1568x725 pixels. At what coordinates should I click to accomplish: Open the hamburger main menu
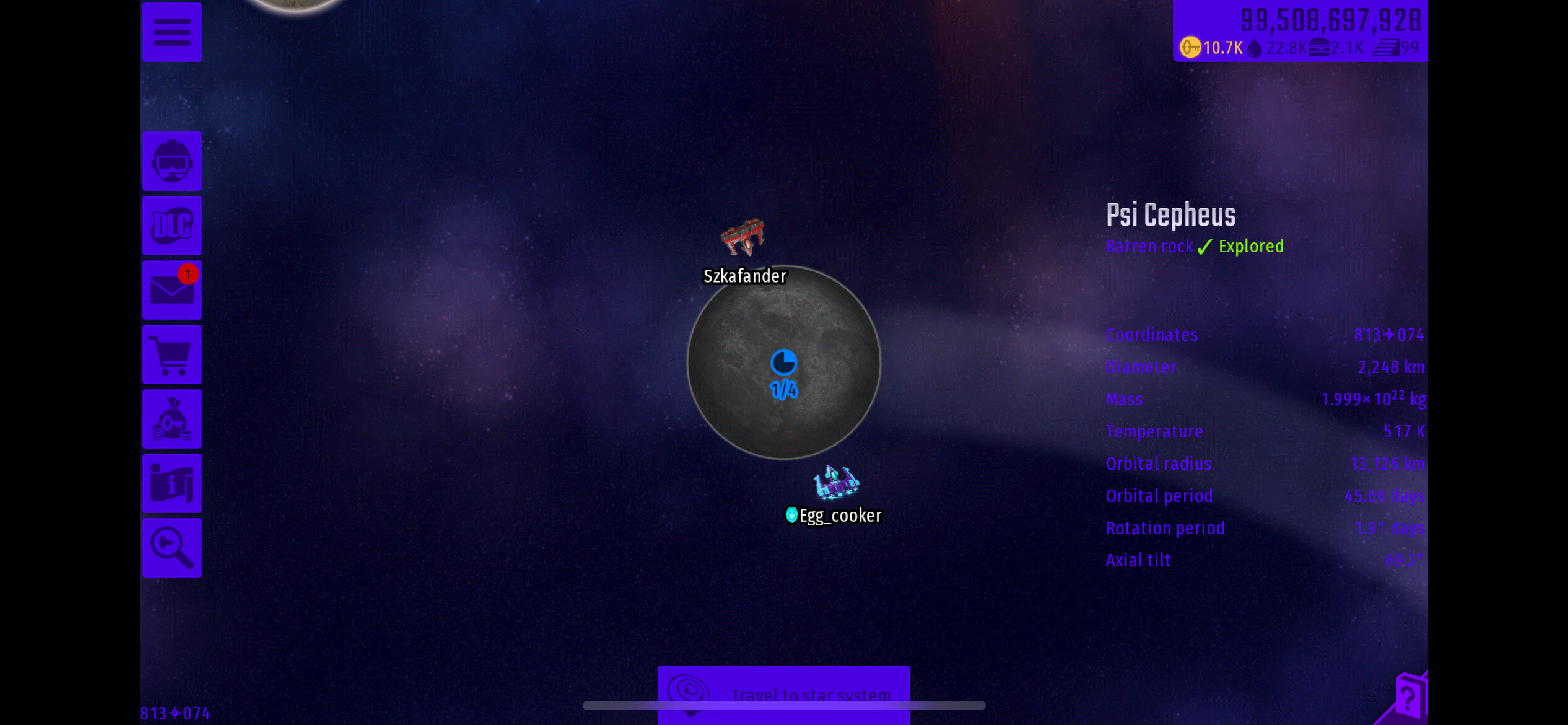coord(172,32)
